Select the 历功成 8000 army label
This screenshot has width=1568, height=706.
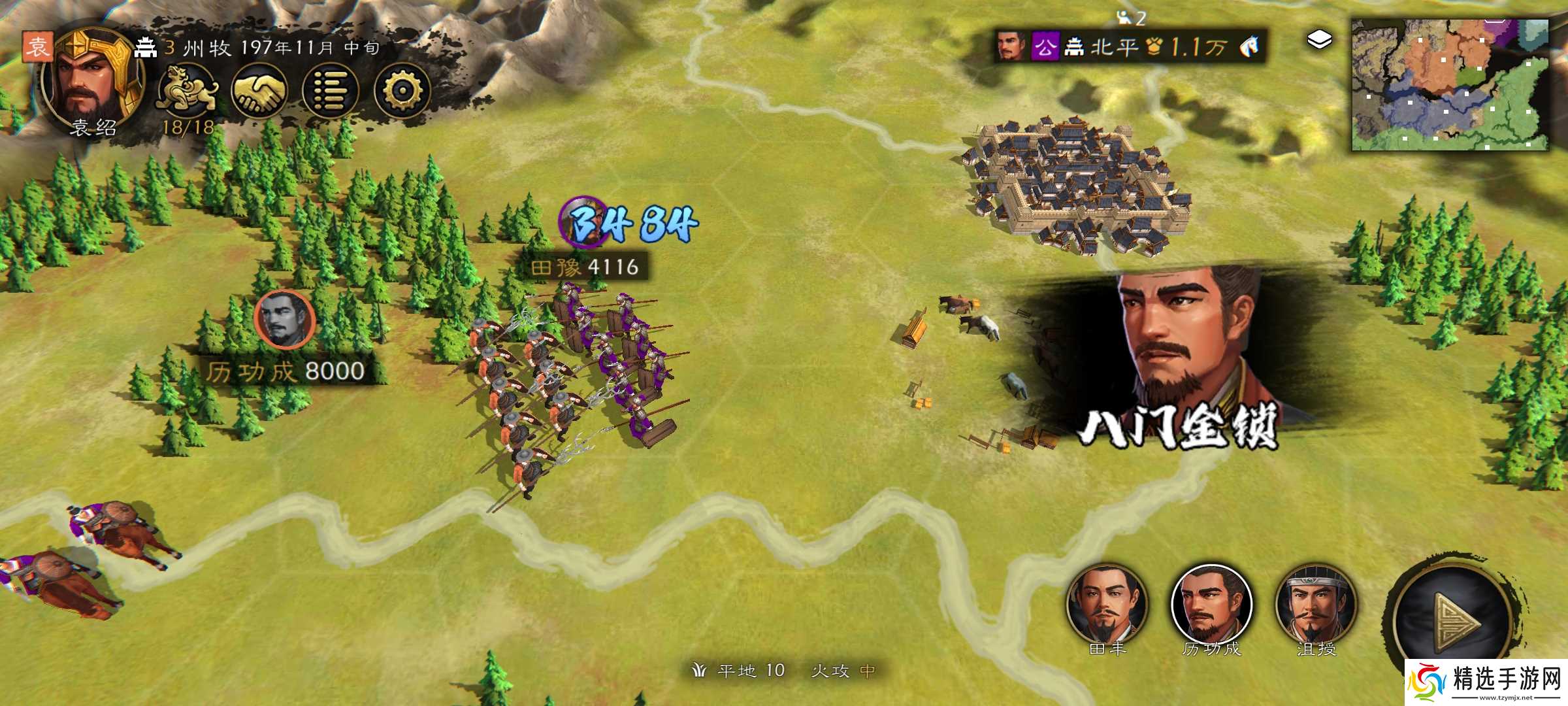(286, 371)
